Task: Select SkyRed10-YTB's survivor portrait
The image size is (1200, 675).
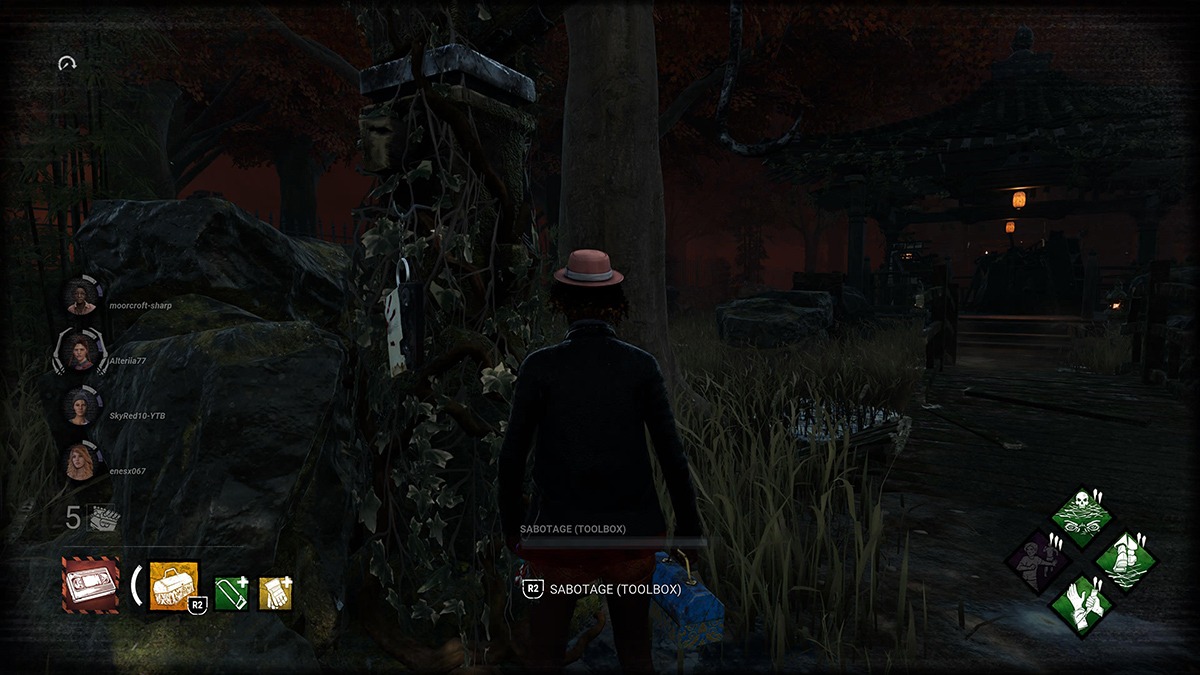Action: (80, 406)
